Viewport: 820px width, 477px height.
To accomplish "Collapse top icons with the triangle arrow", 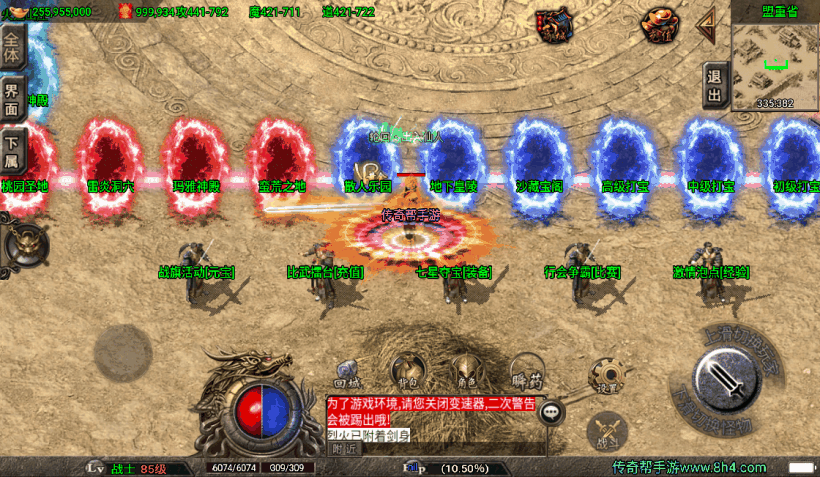I will pyautogui.click(x=706, y=21).
